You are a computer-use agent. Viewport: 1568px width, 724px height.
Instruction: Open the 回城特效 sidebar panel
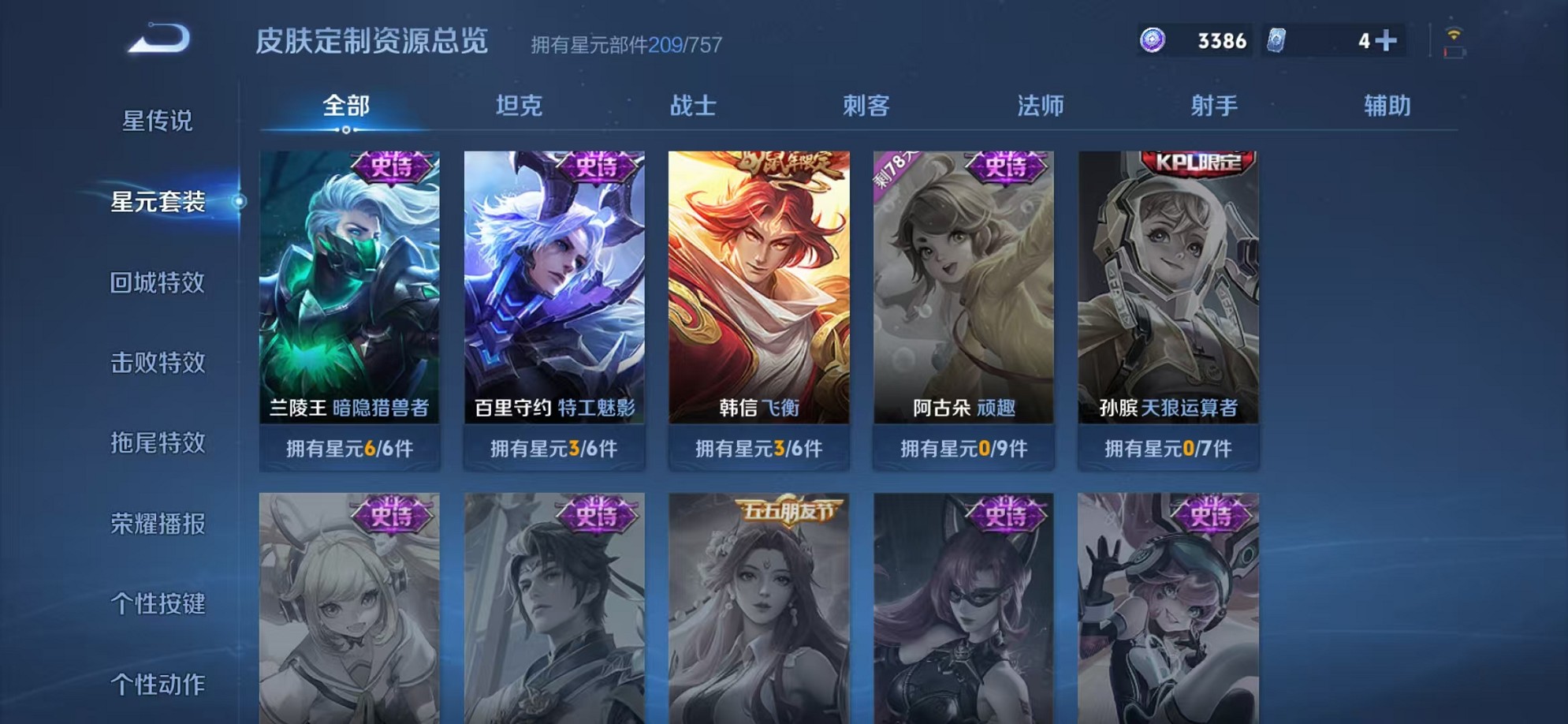pyautogui.click(x=158, y=283)
